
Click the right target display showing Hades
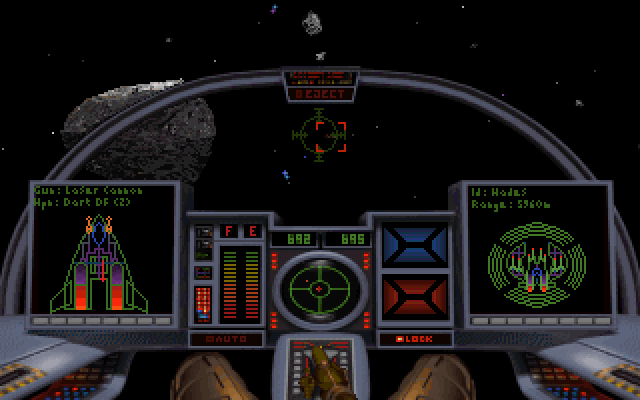pos(538,250)
